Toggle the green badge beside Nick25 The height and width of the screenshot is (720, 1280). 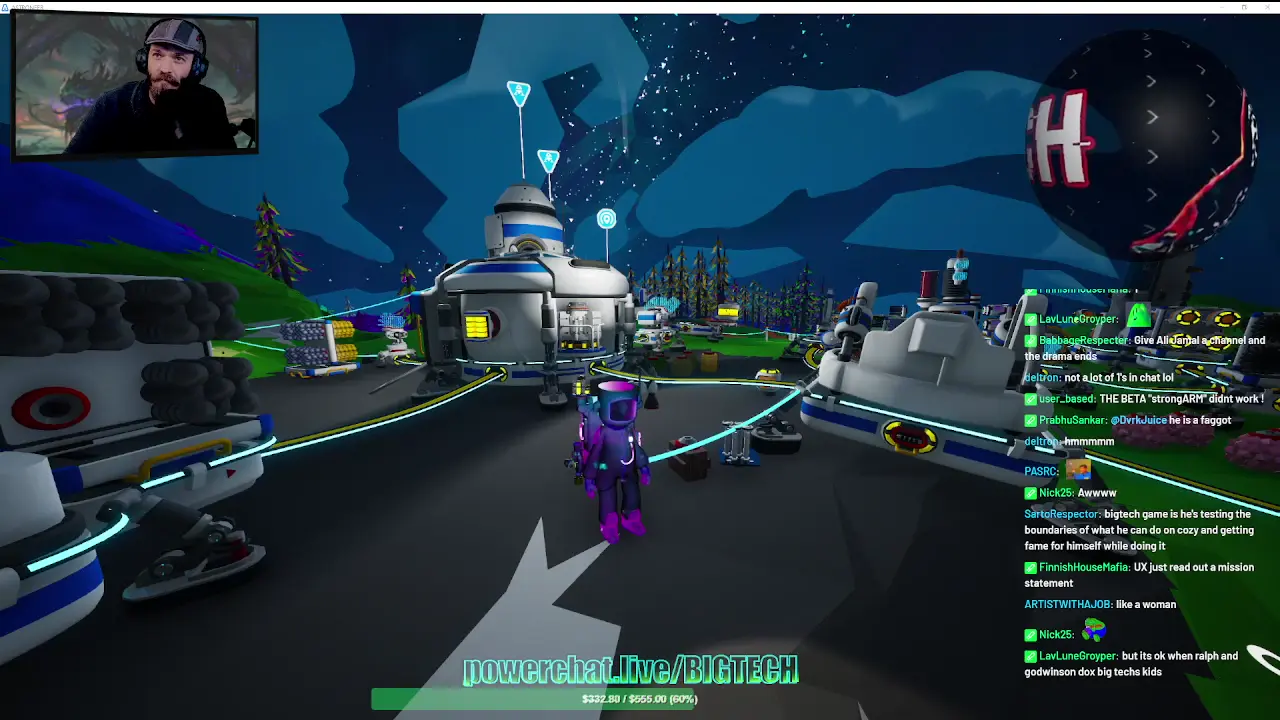tap(1030, 492)
